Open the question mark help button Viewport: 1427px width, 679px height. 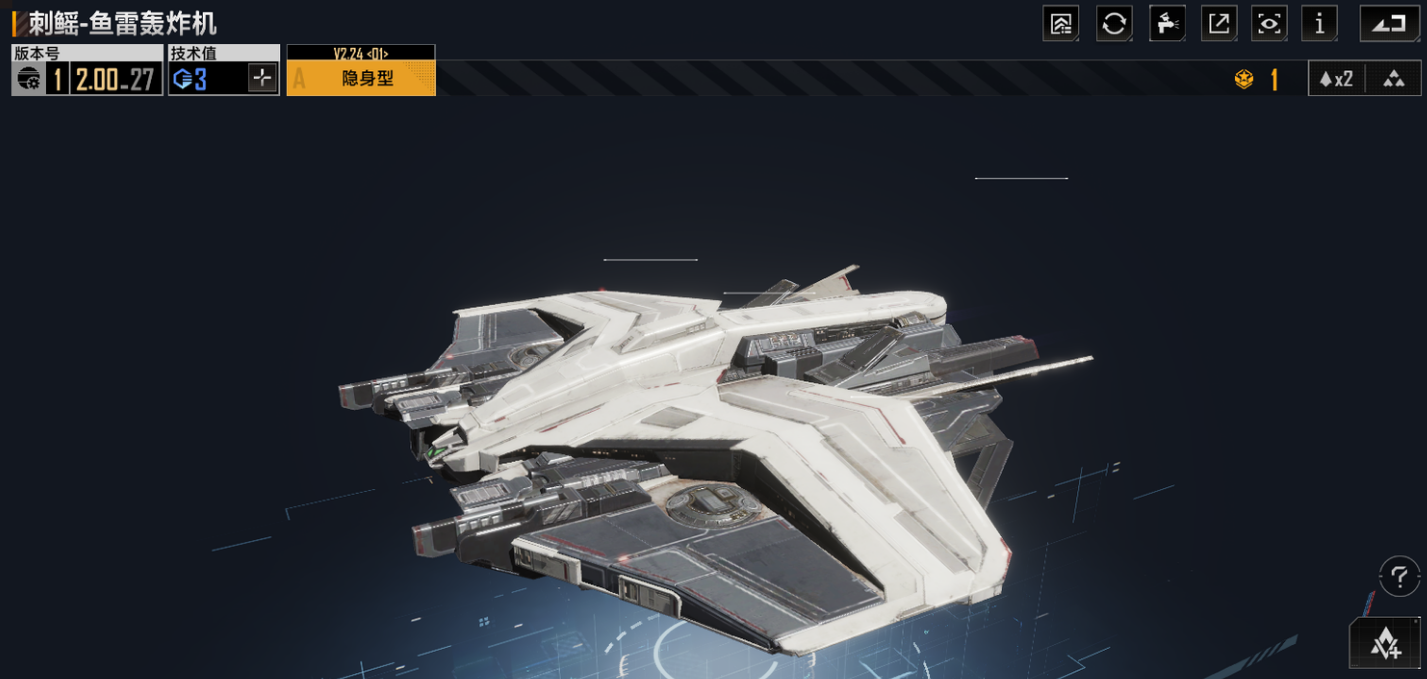click(1399, 576)
